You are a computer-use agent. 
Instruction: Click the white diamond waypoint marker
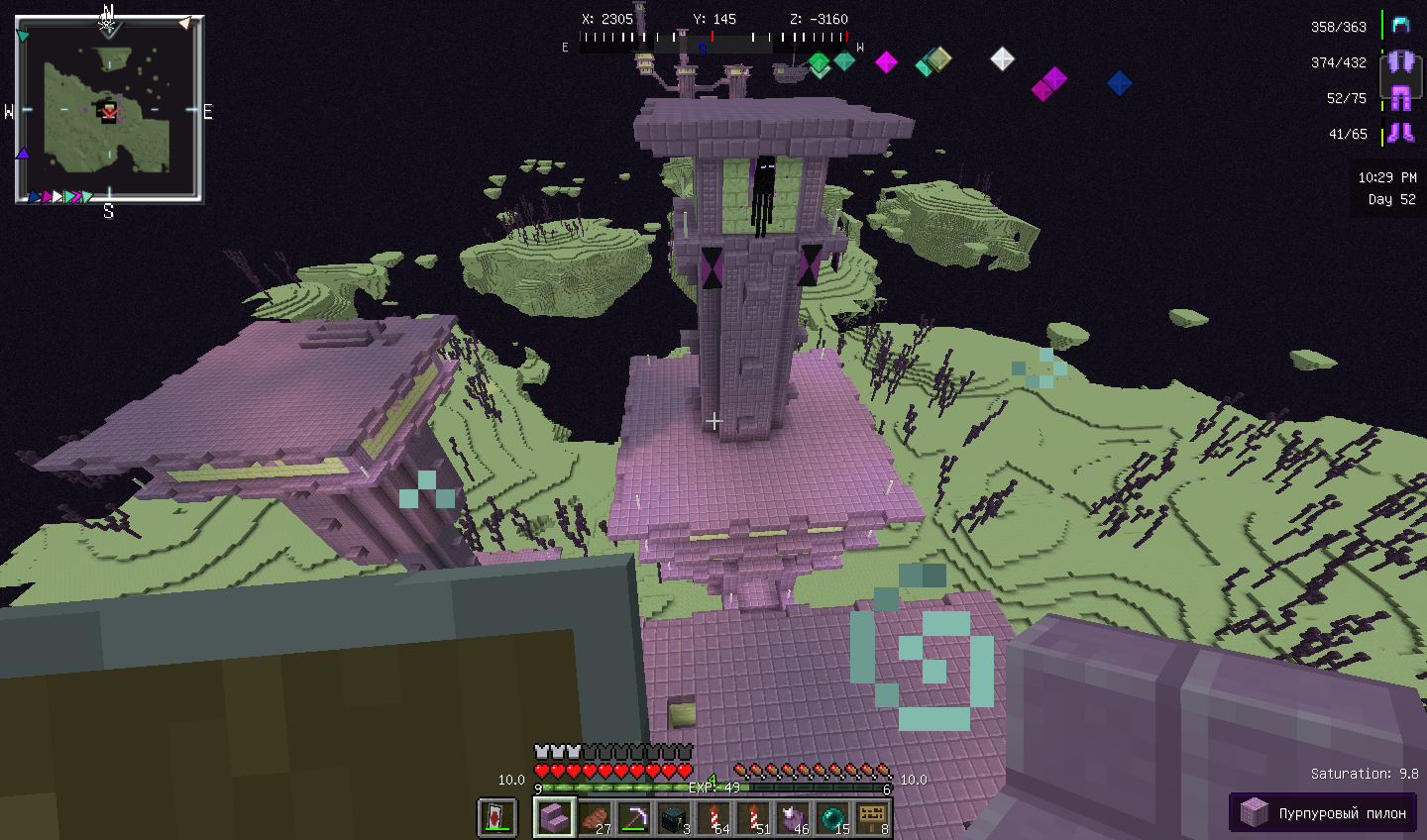tap(1002, 59)
